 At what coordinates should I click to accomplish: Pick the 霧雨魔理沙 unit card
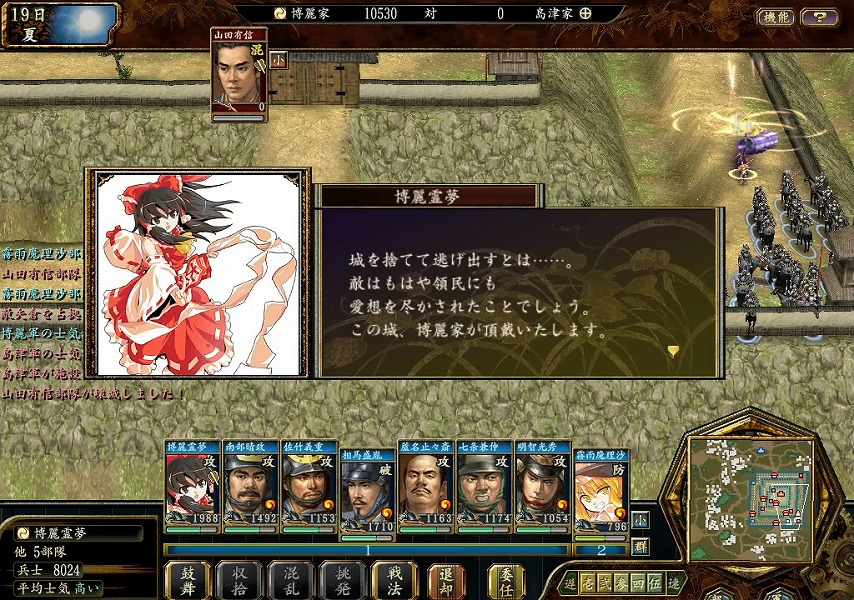(601, 484)
